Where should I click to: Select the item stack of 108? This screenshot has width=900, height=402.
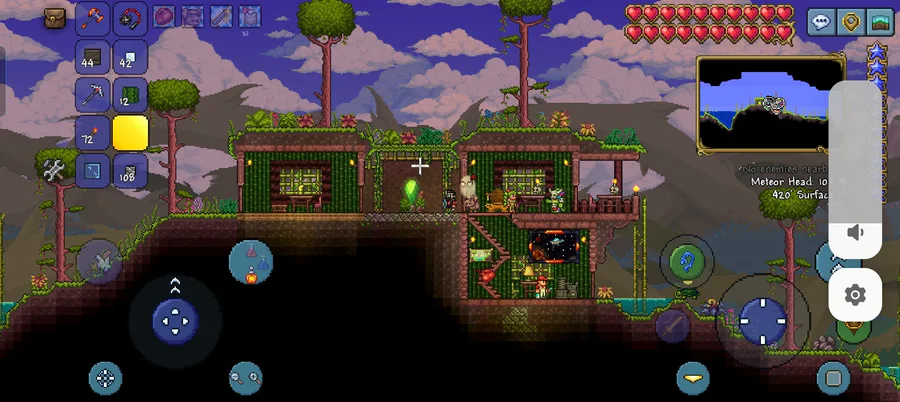[130, 170]
